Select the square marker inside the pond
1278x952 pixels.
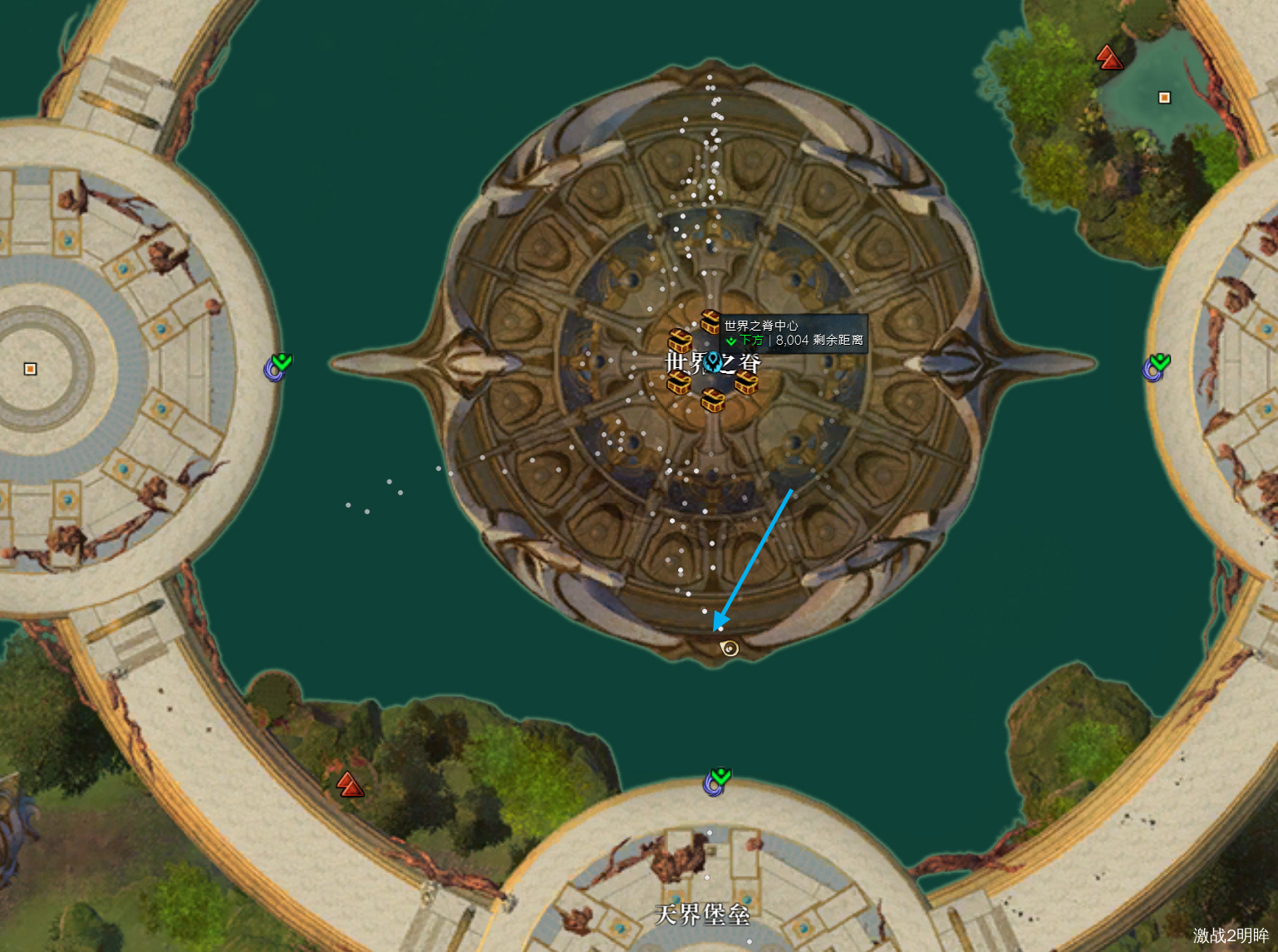[1164, 98]
